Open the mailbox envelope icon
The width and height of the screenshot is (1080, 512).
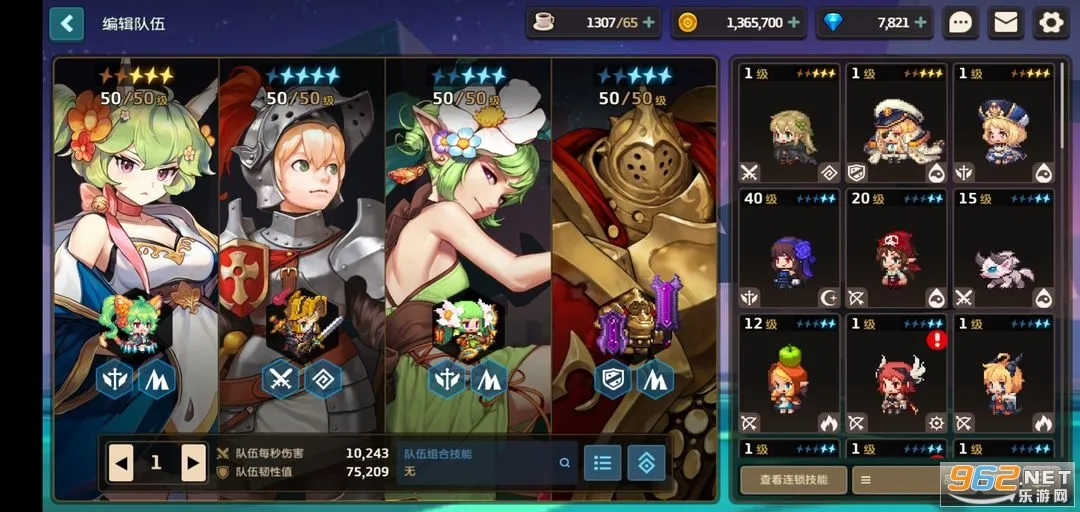click(1006, 22)
